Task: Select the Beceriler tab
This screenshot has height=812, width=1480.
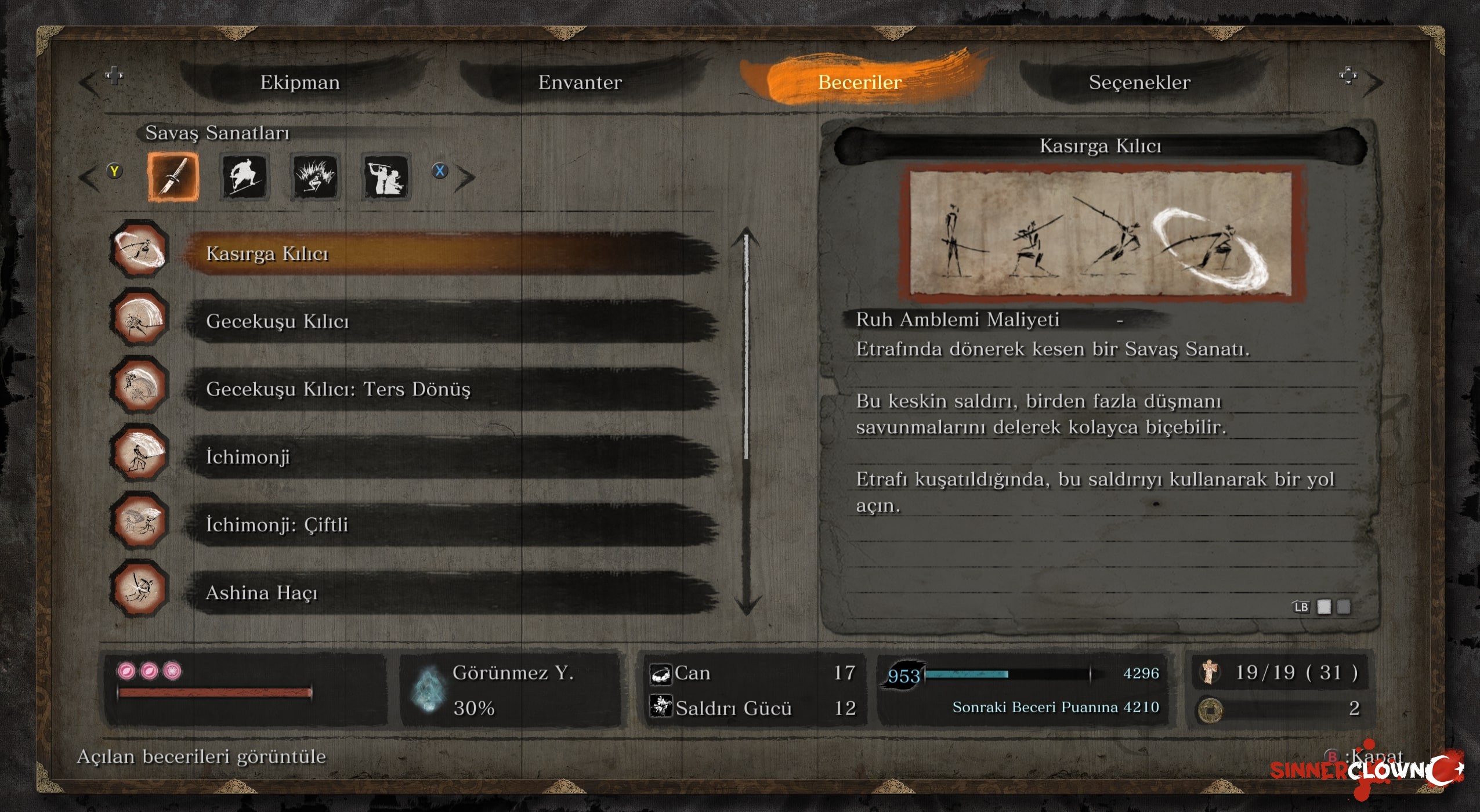Action: (859, 82)
